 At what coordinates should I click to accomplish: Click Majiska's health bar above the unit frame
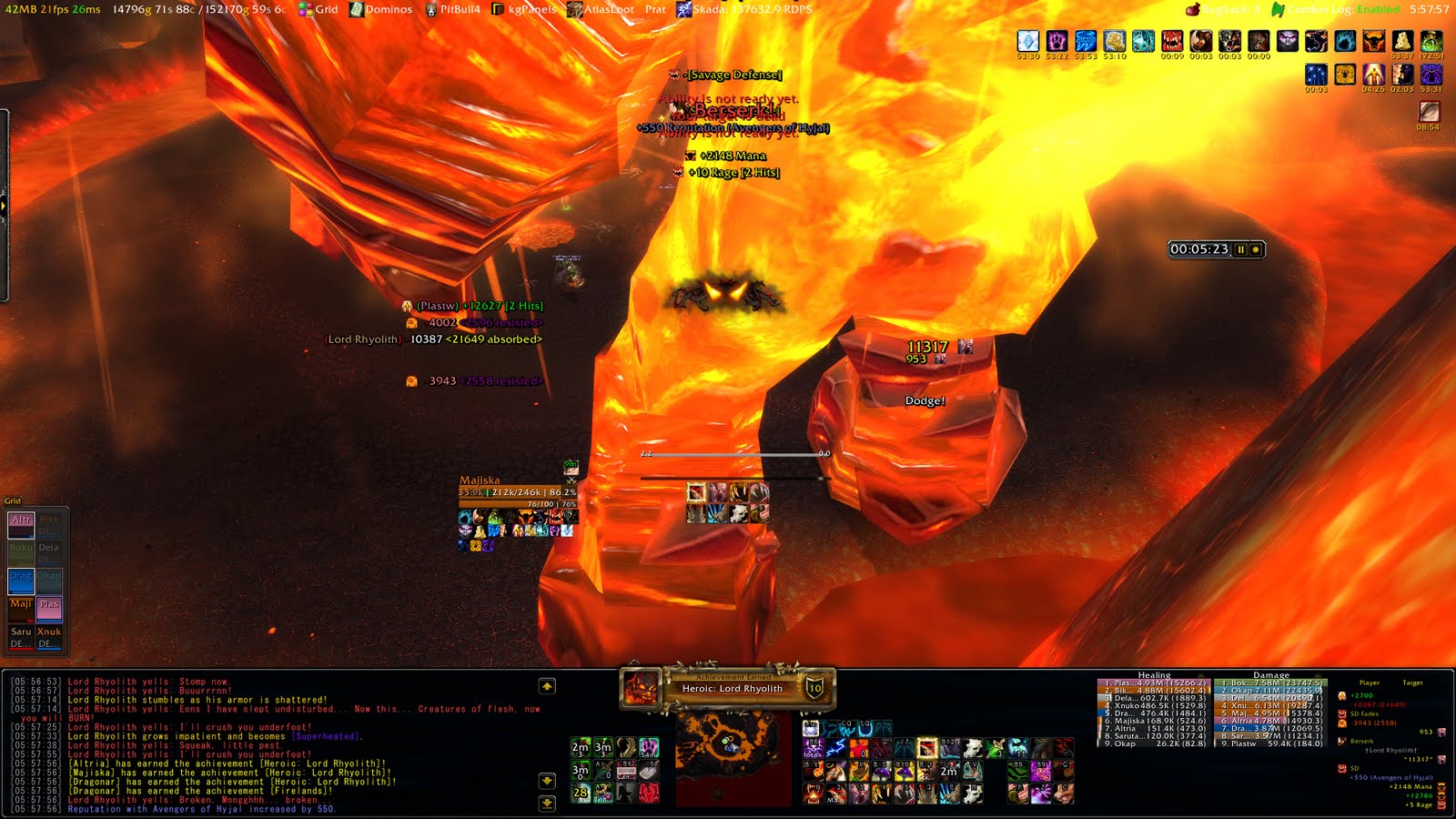point(519,492)
